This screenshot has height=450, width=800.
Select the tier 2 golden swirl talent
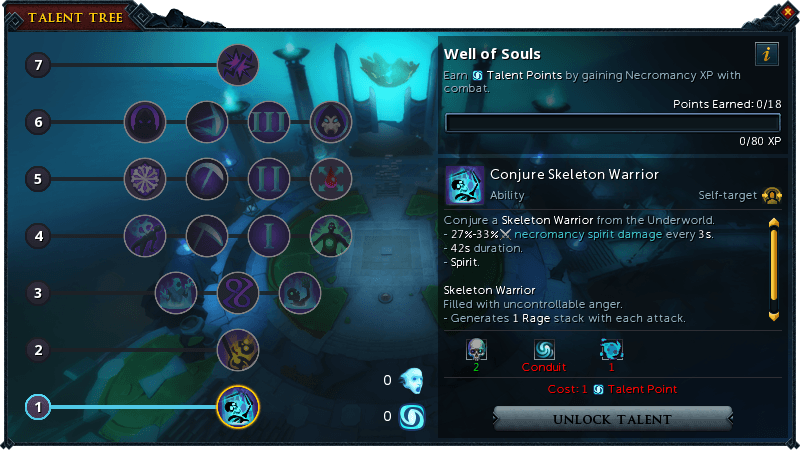pyautogui.click(x=238, y=350)
